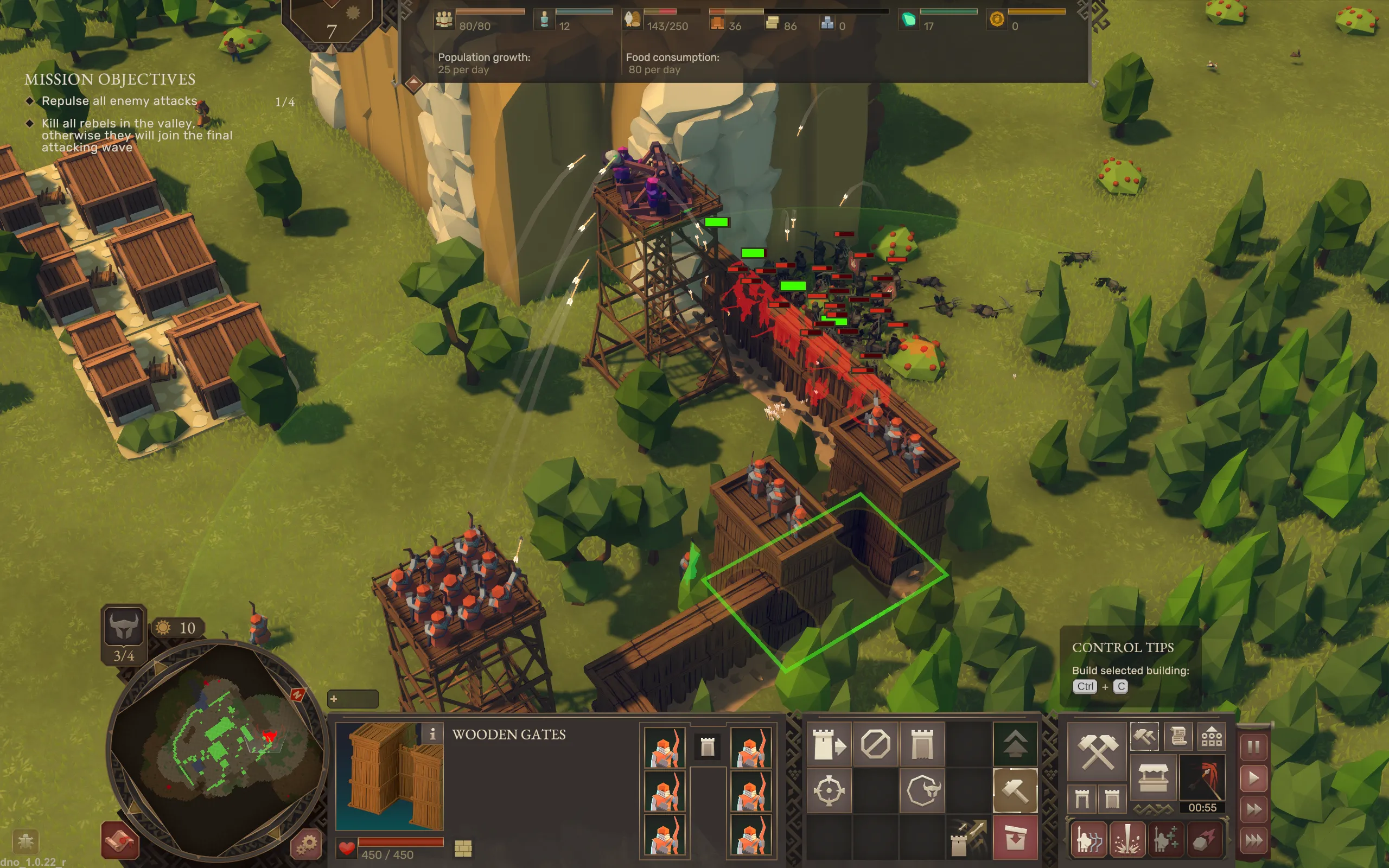Screen dimensions: 1389x868
Task: Expand the plus group button
Action: coord(352,699)
